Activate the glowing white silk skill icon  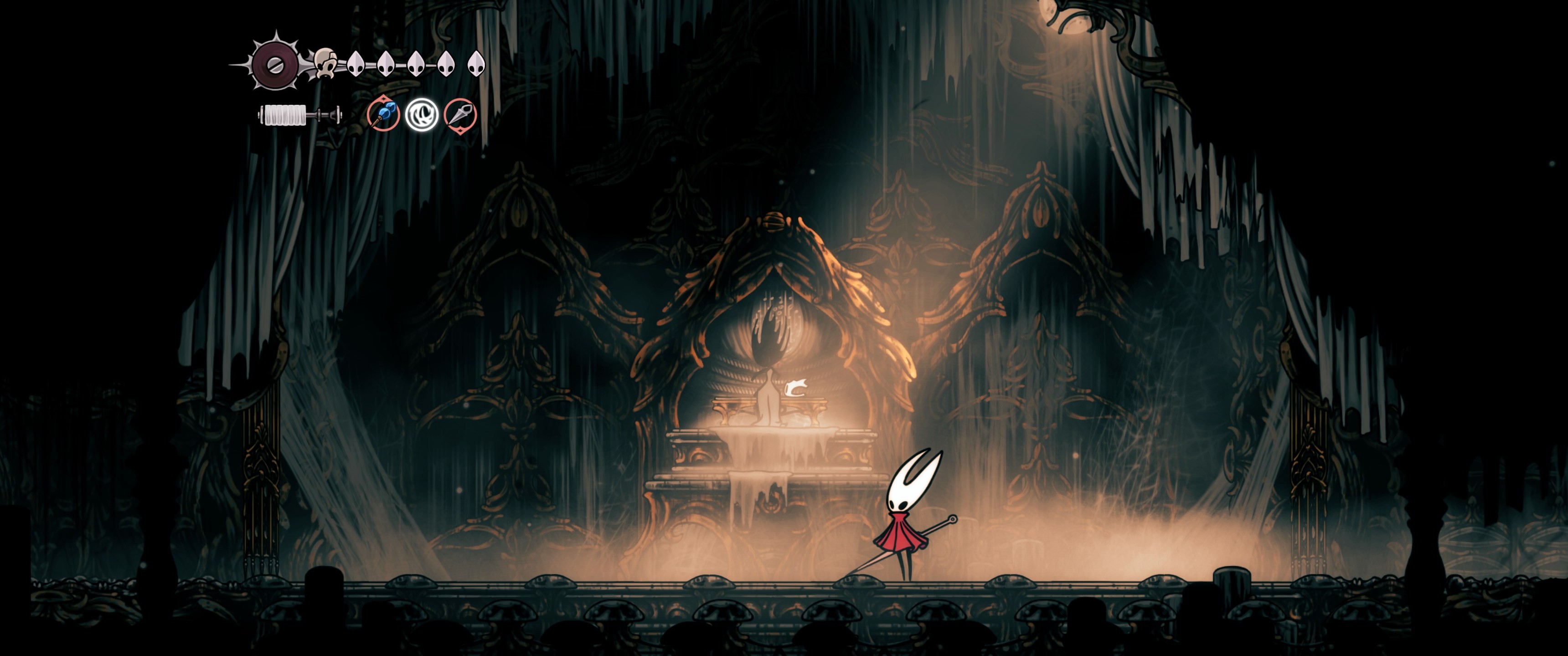[x=422, y=114]
